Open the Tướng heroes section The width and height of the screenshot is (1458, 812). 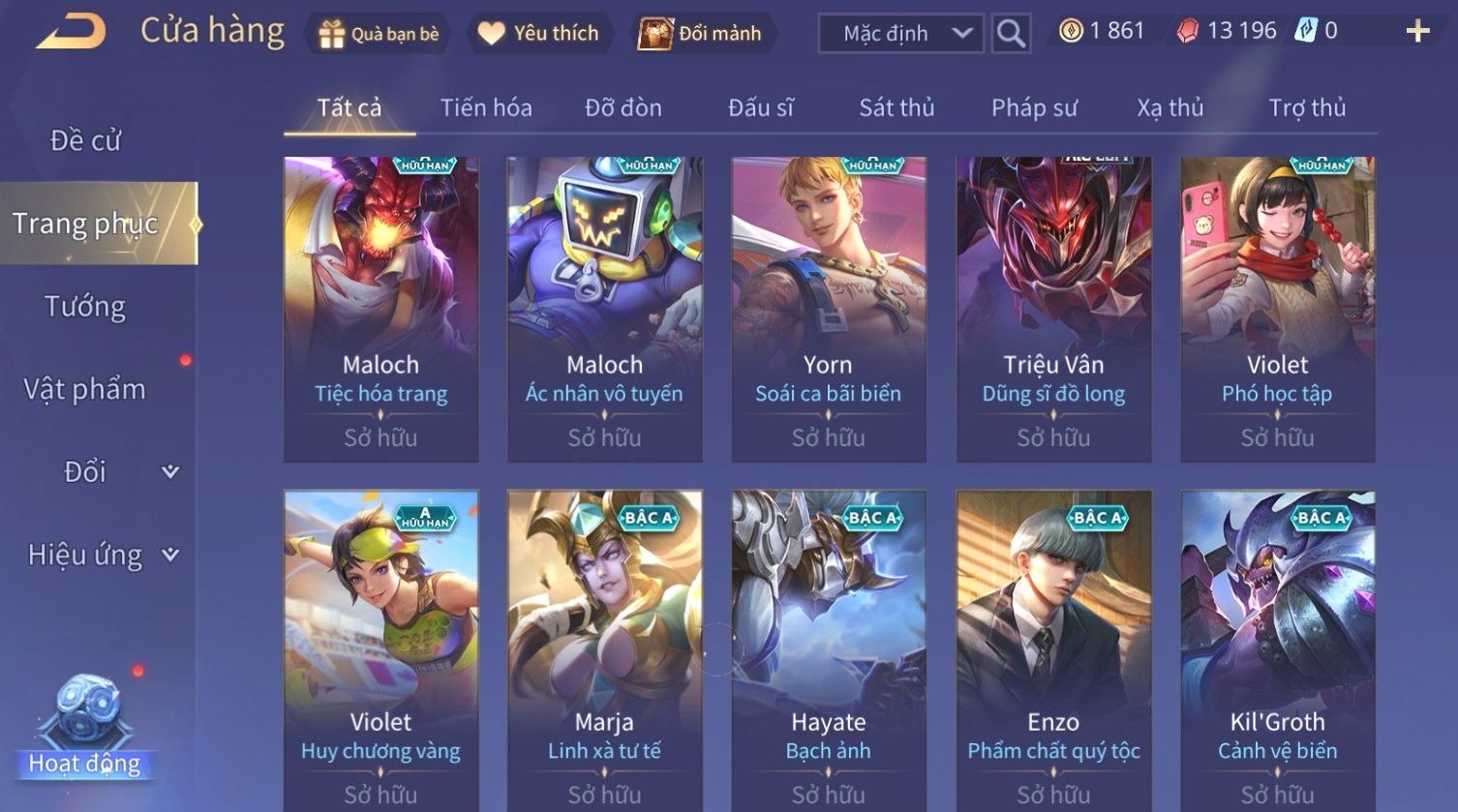85,307
